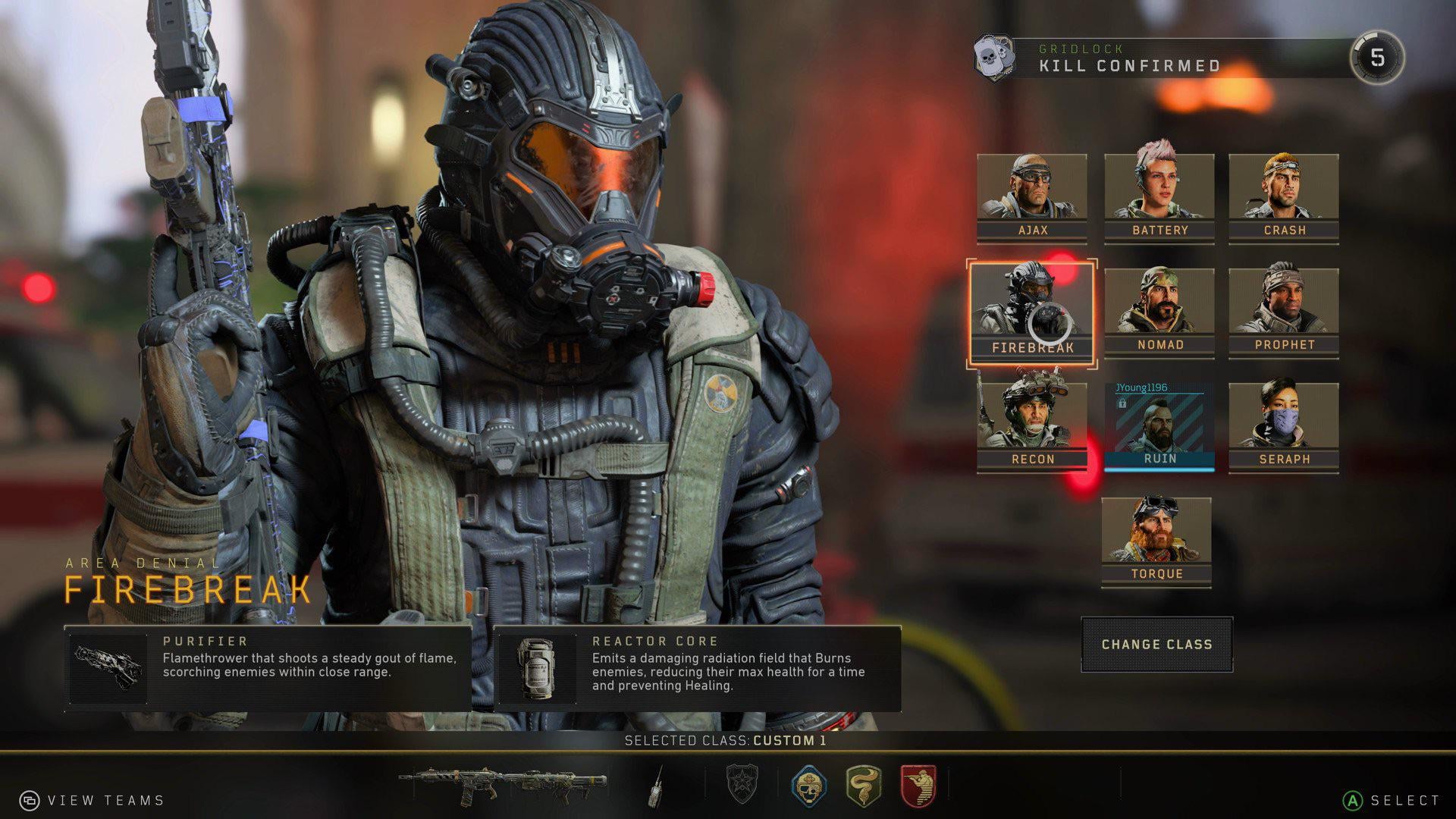Click the gray shield gear icon
This screenshot has width=1456, height=819.
click(742, 784)
